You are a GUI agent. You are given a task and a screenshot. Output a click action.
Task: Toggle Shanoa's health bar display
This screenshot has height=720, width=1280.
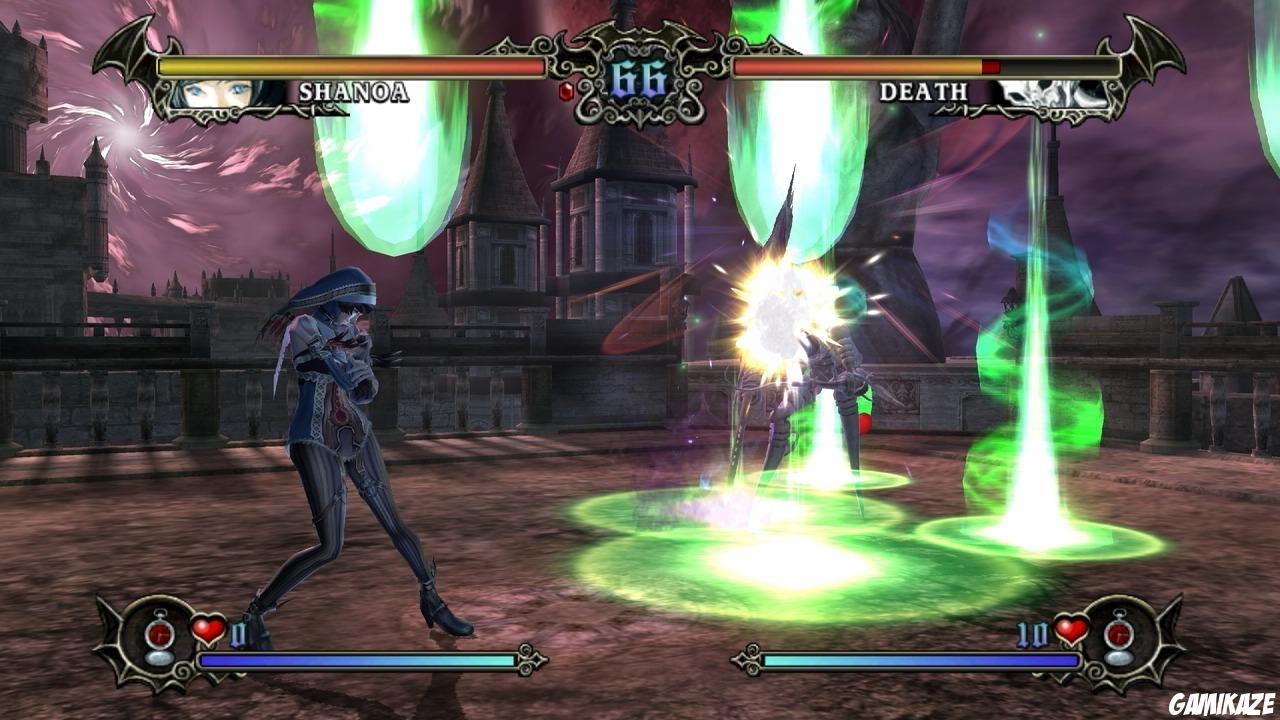(x=350, y=64)
